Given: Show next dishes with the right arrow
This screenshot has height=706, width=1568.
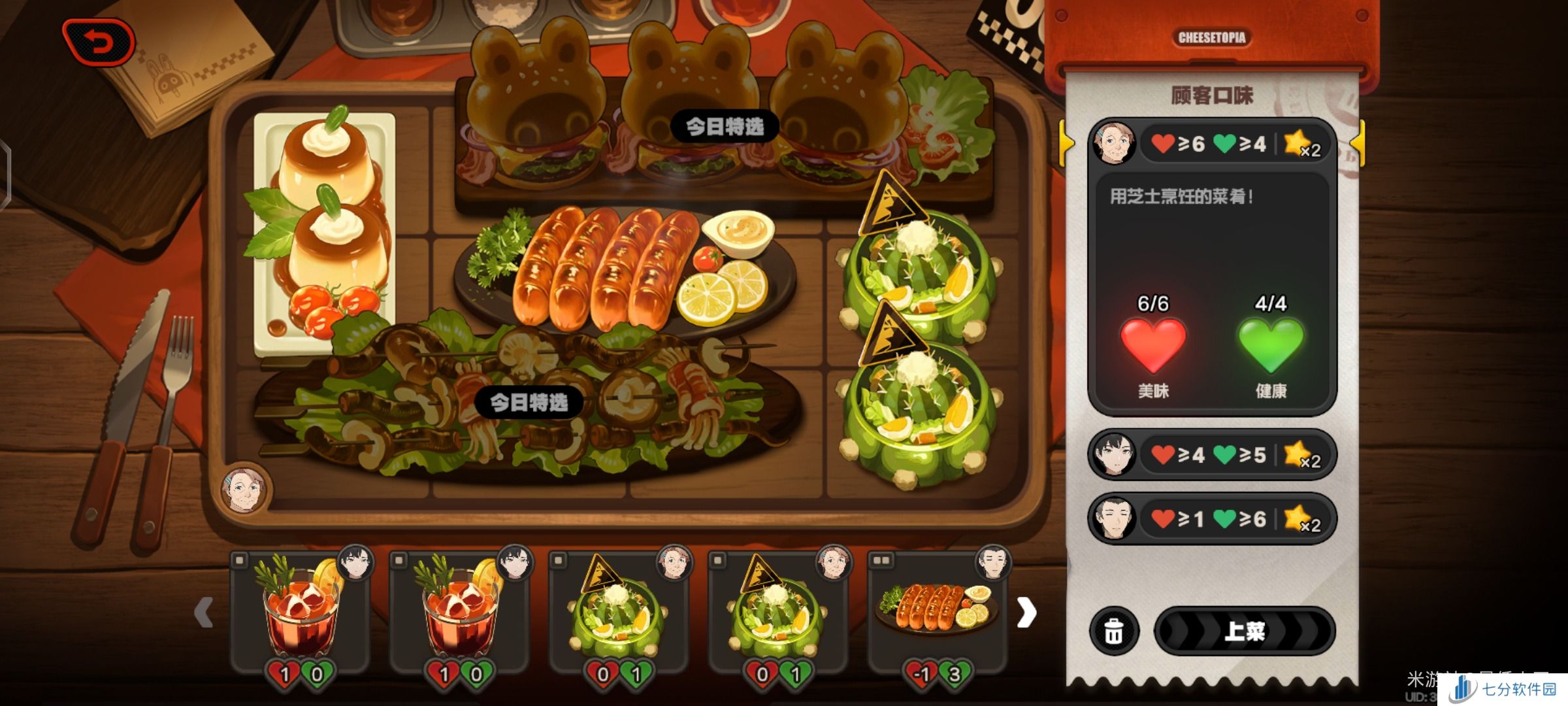Looking at the screenshot, I should click(x=1026, y=613).
